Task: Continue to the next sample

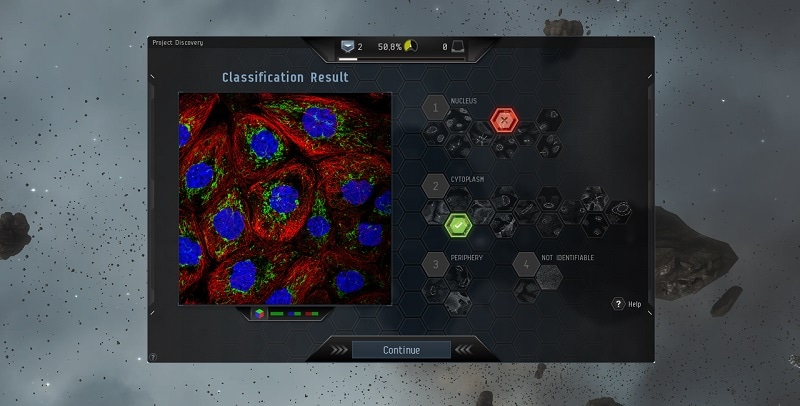Action: pos(401,350)
